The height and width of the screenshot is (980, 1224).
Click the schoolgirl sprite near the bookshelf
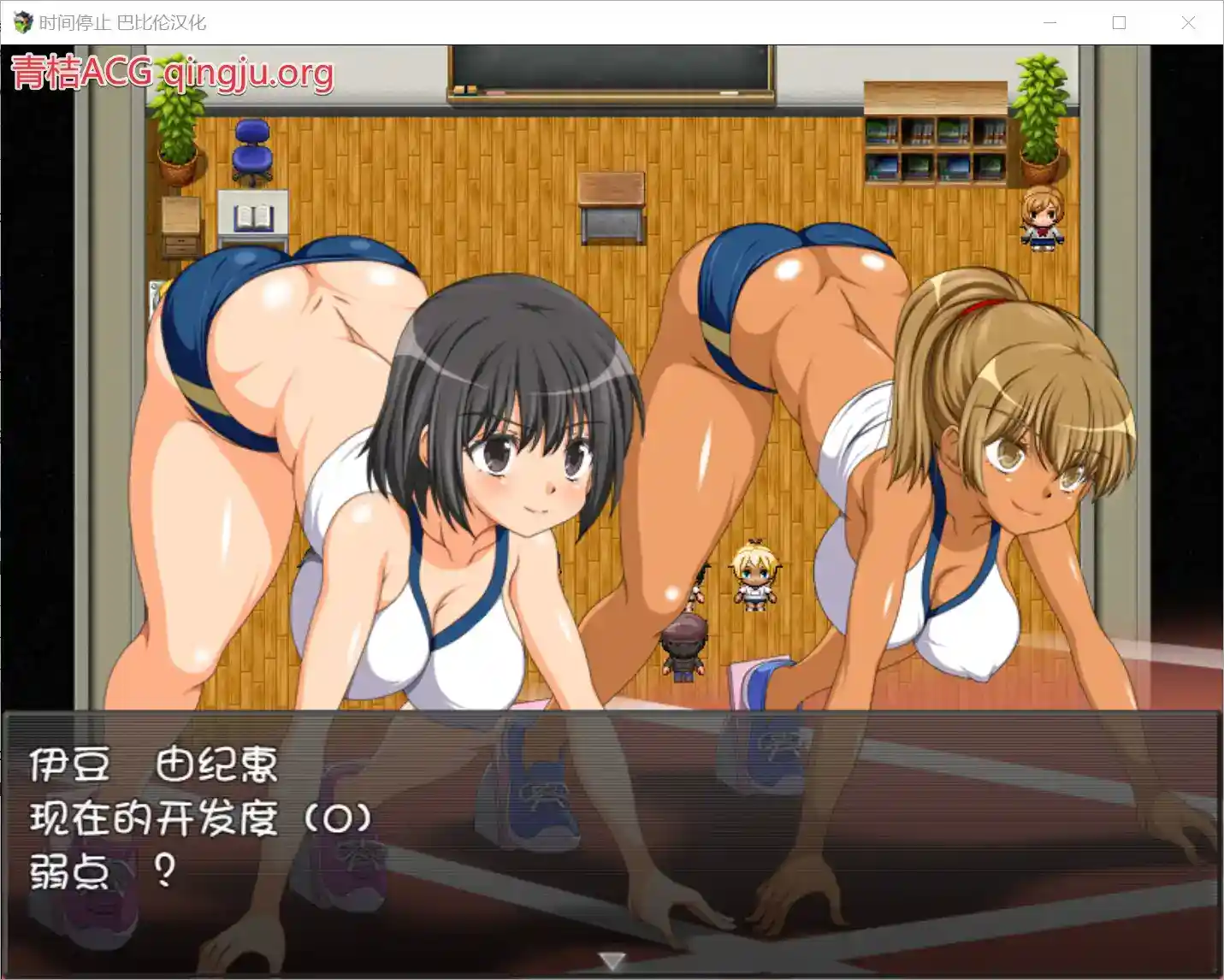(1040, 224)
